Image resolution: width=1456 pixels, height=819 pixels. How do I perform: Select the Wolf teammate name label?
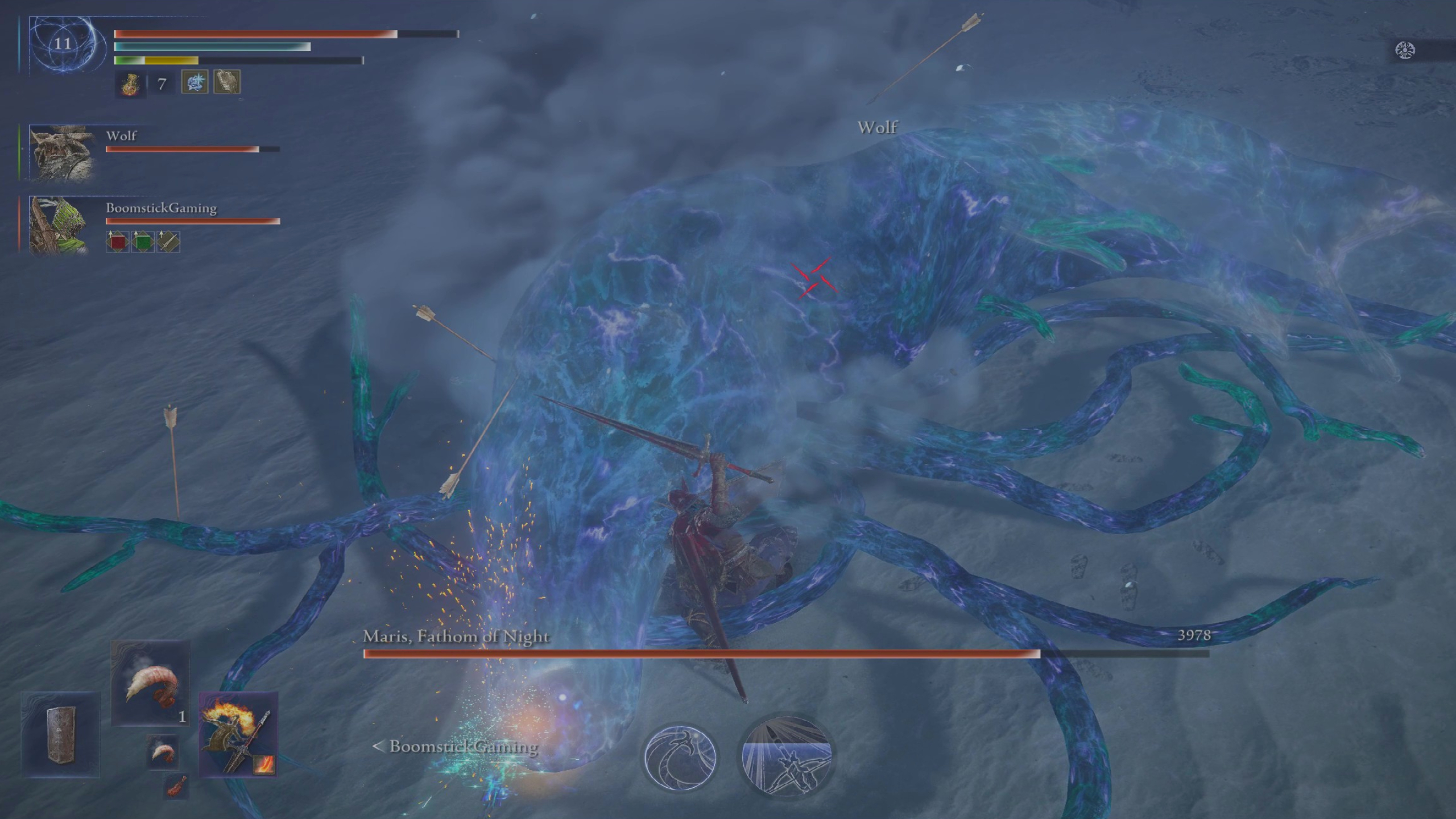click(121, 136)
